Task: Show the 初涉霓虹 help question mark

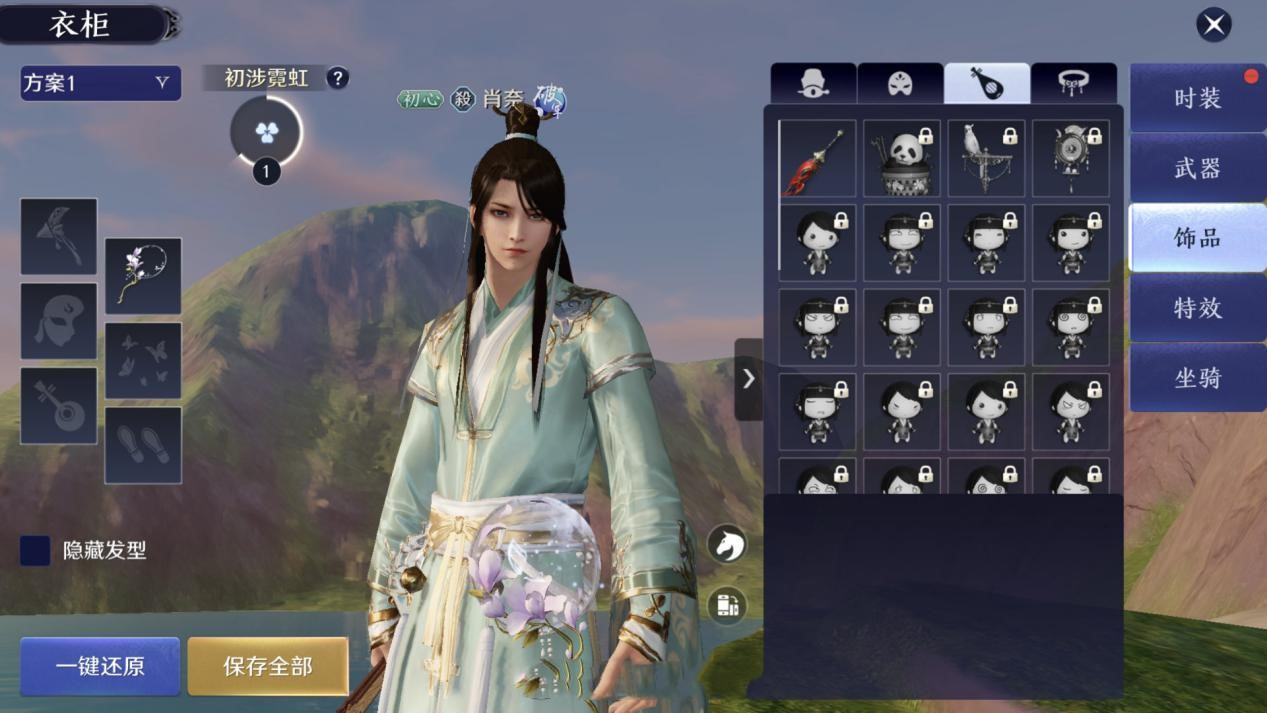Action: click(x=338, y=78)
